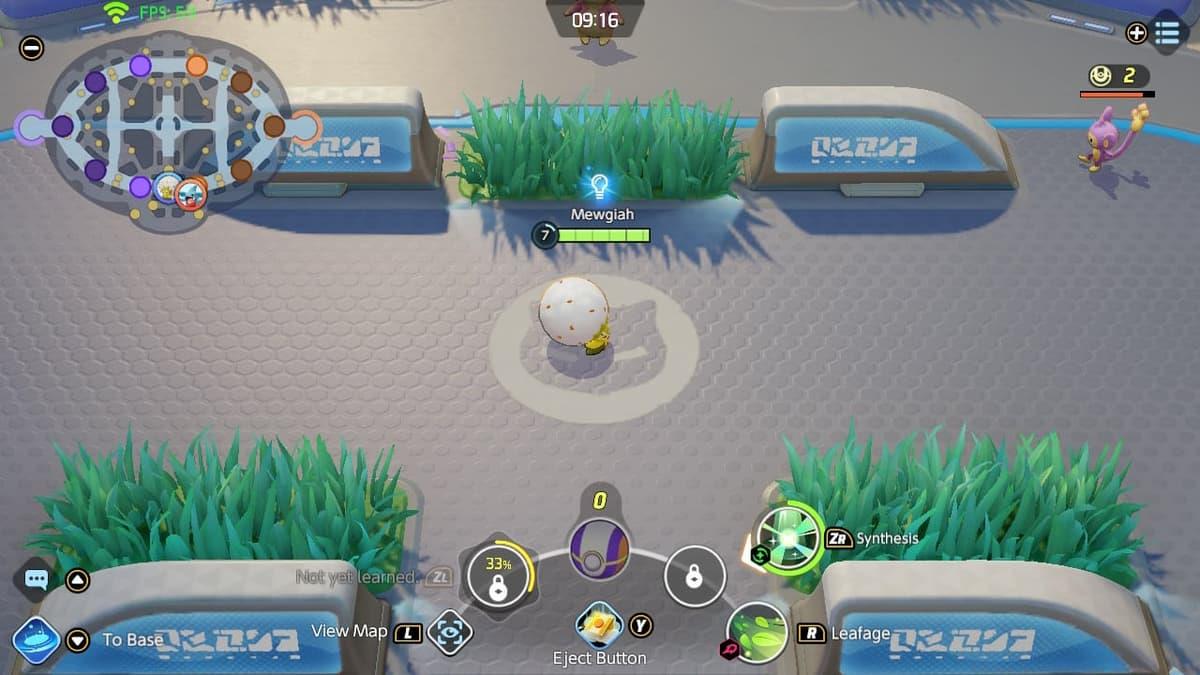This screenshot has height=675, width=1200.
Task: Select the locked Unite move at 33%
Action: point(498,577)
